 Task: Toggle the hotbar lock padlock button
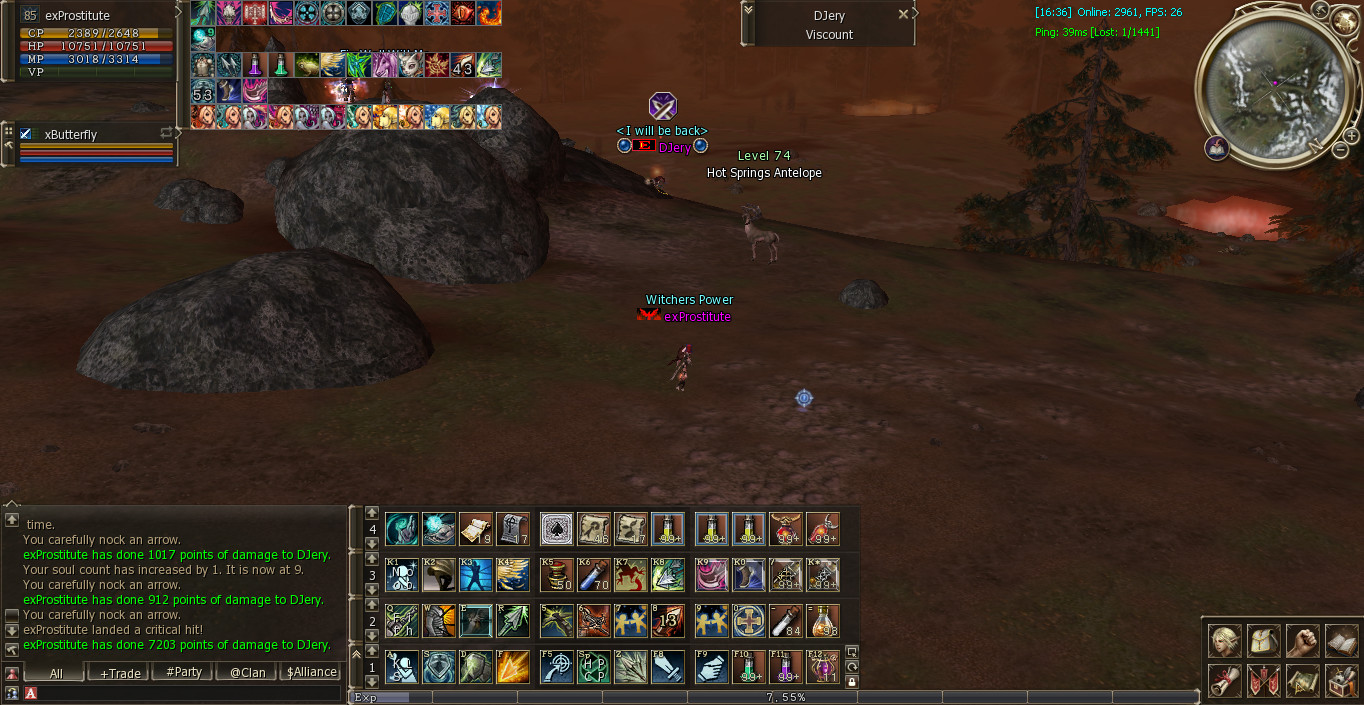pyautogui.click(x=851, y=681)
